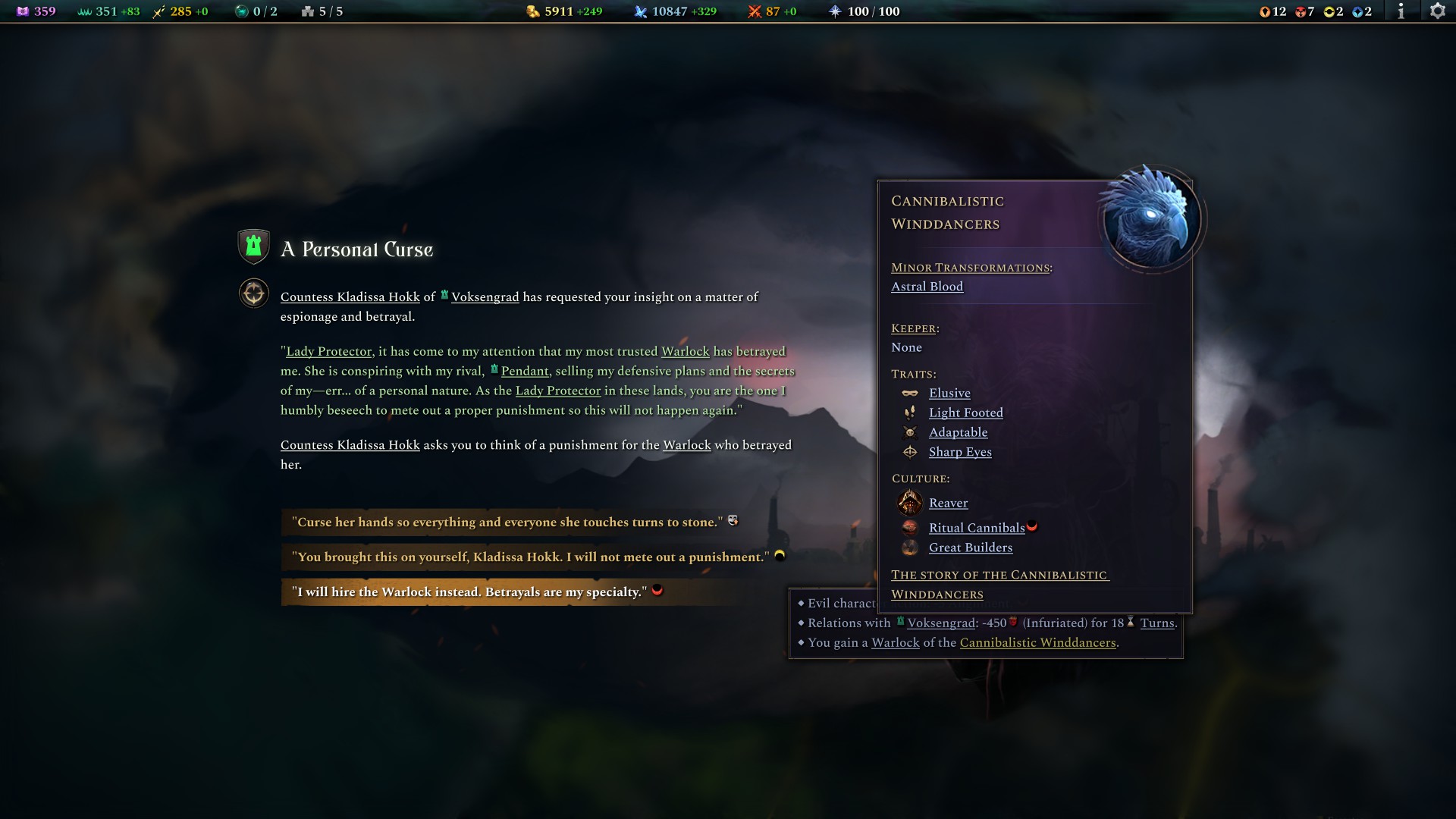1456x819 pixels.
Task: Click the Voksengrad city link in the event text
Action: pyautogui.click(x=485, y=297)
